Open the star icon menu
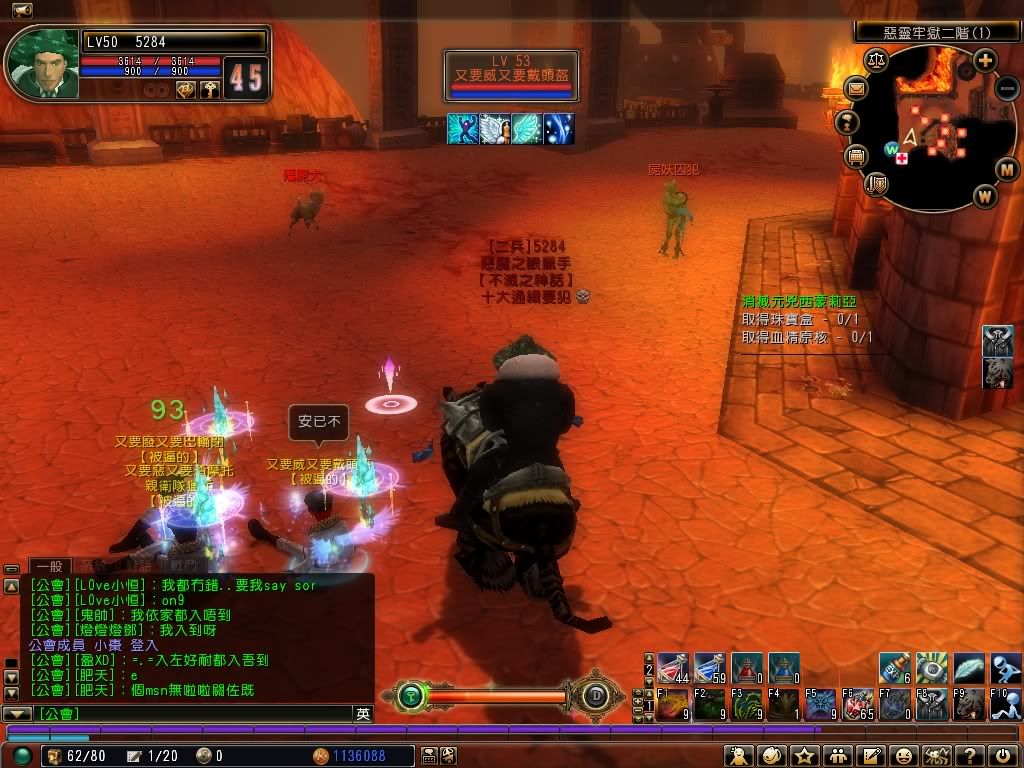The width and height of the screenshot is (1024, 768). pos(804,756)
